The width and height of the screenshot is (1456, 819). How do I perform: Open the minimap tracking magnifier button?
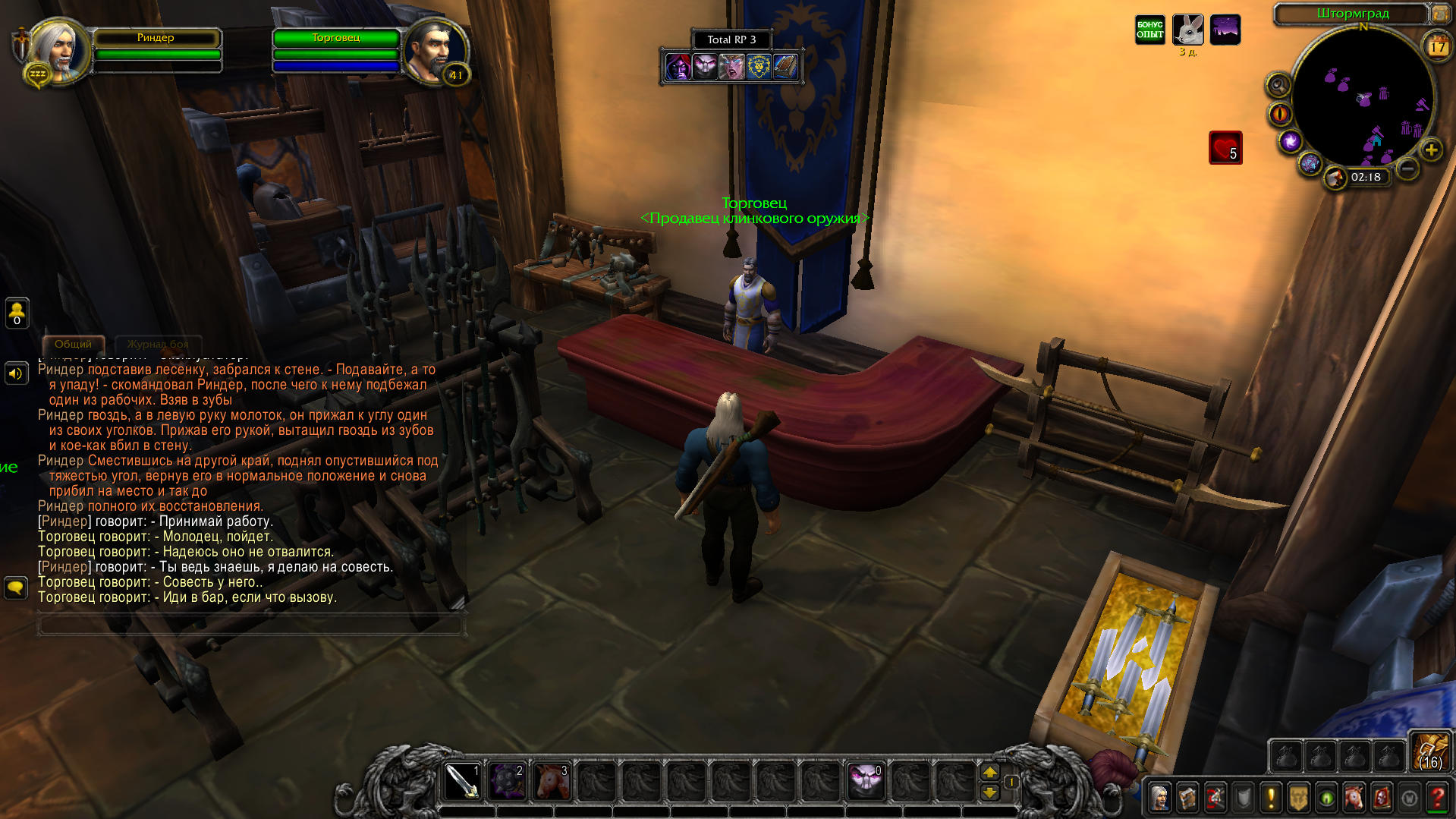[1278, 85]
